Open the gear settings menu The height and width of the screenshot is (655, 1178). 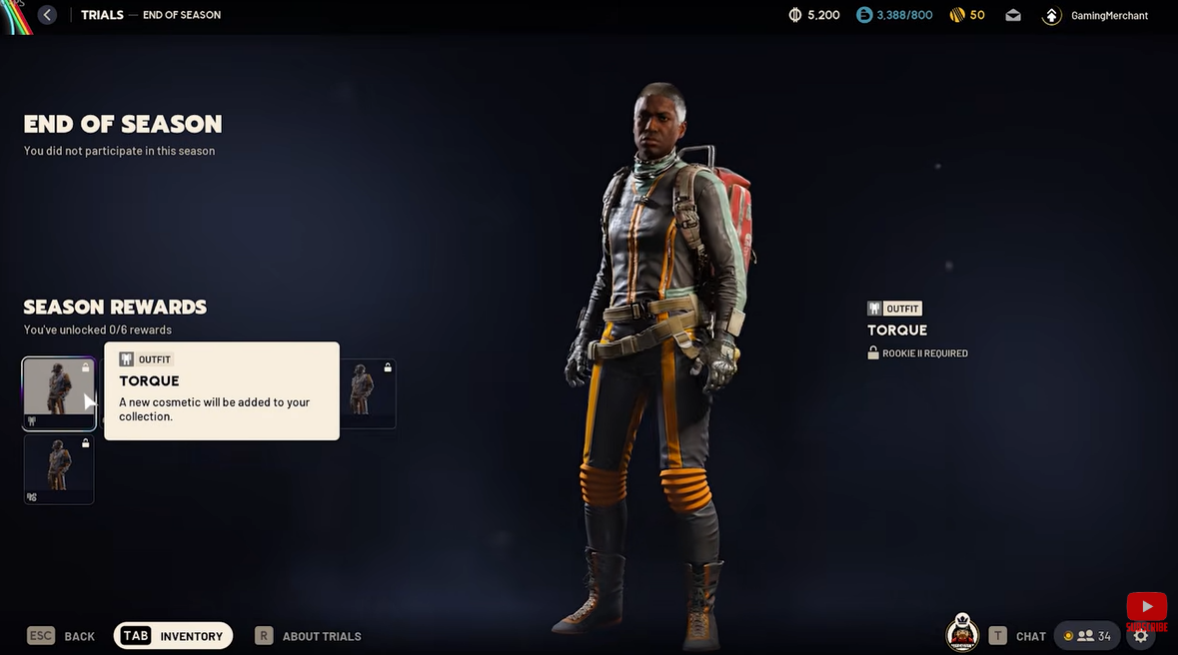1141,637
